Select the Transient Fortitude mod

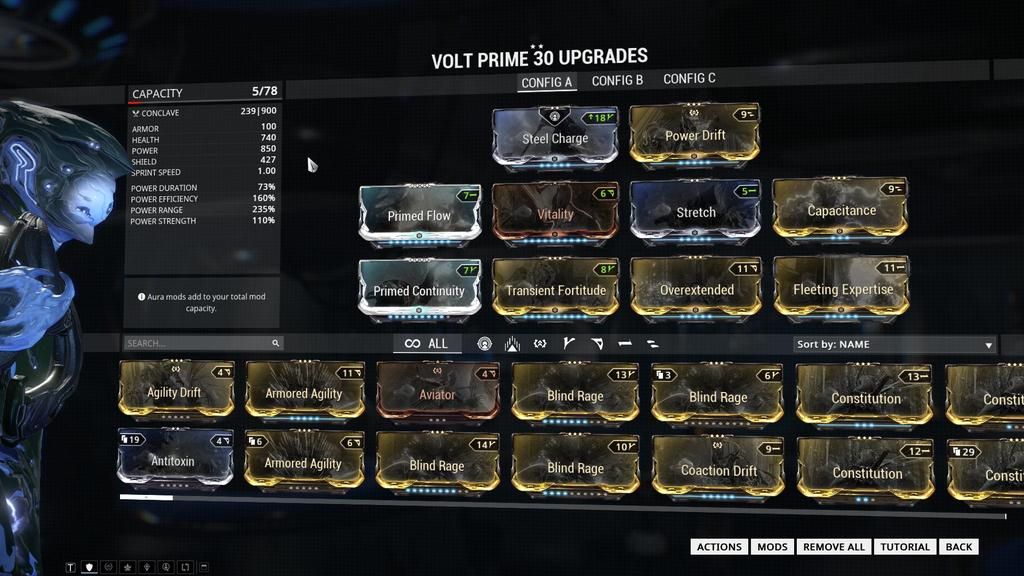click(x=555, y=290)
